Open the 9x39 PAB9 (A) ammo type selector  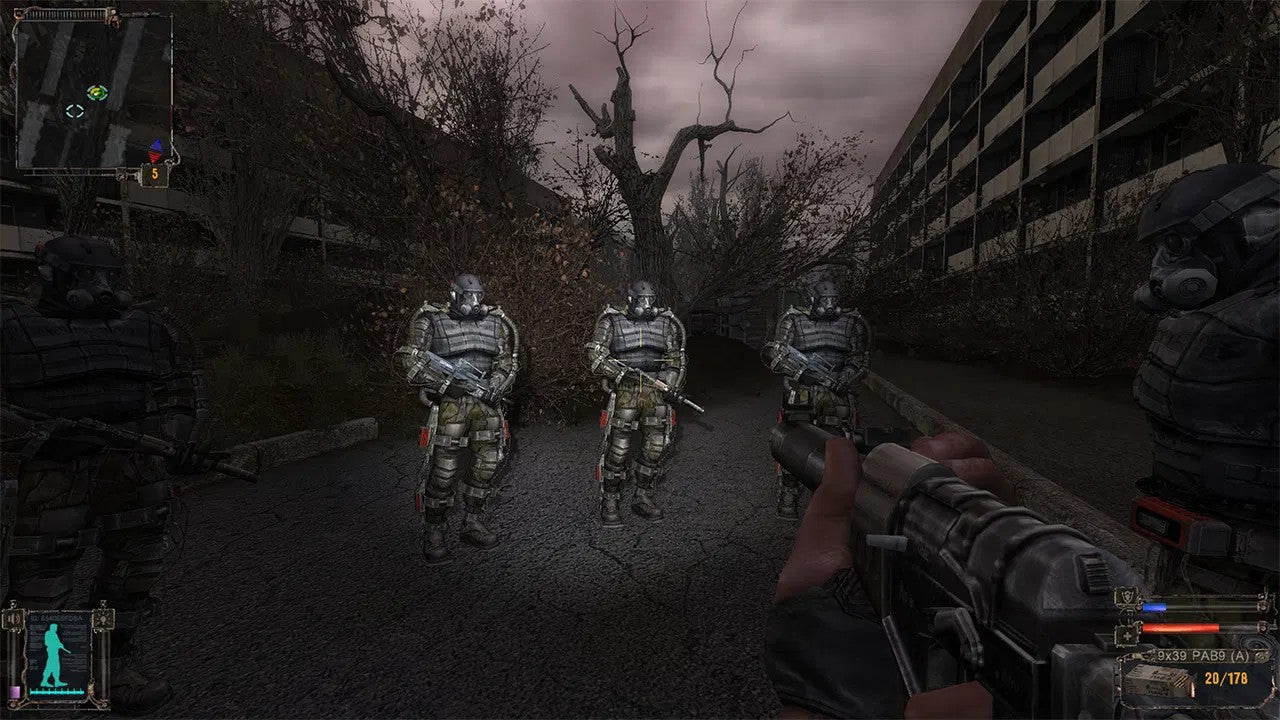1201,654
